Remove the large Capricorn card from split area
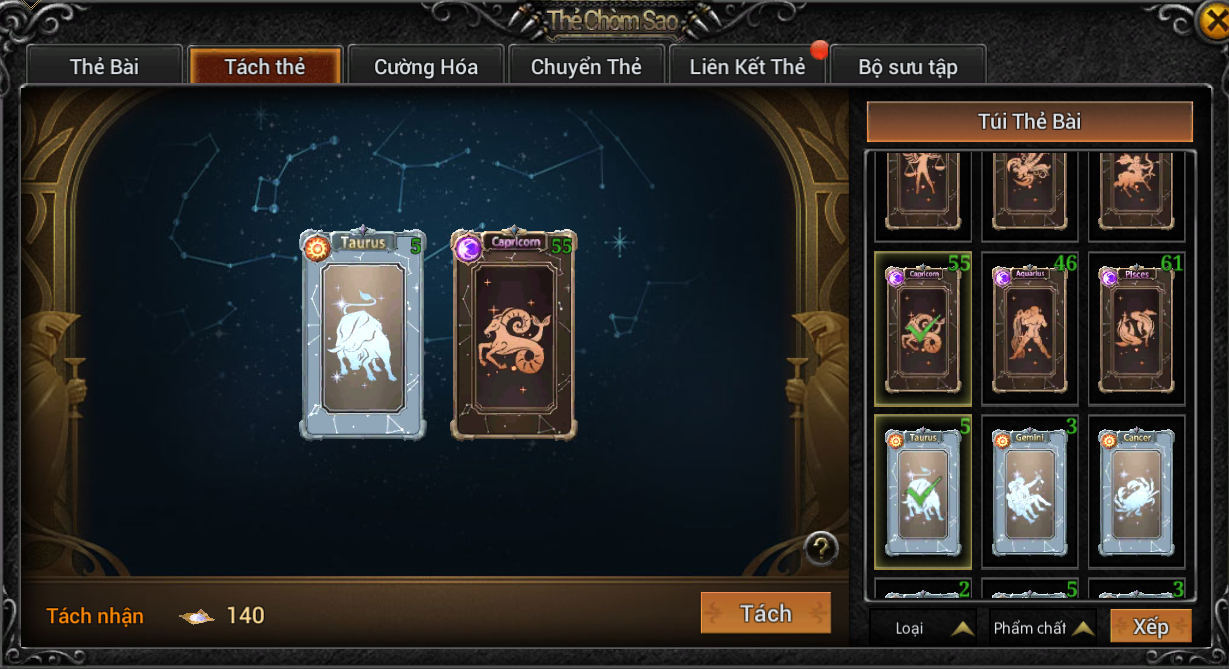Viewport: 1229px width, 669px height. (514, 335)
